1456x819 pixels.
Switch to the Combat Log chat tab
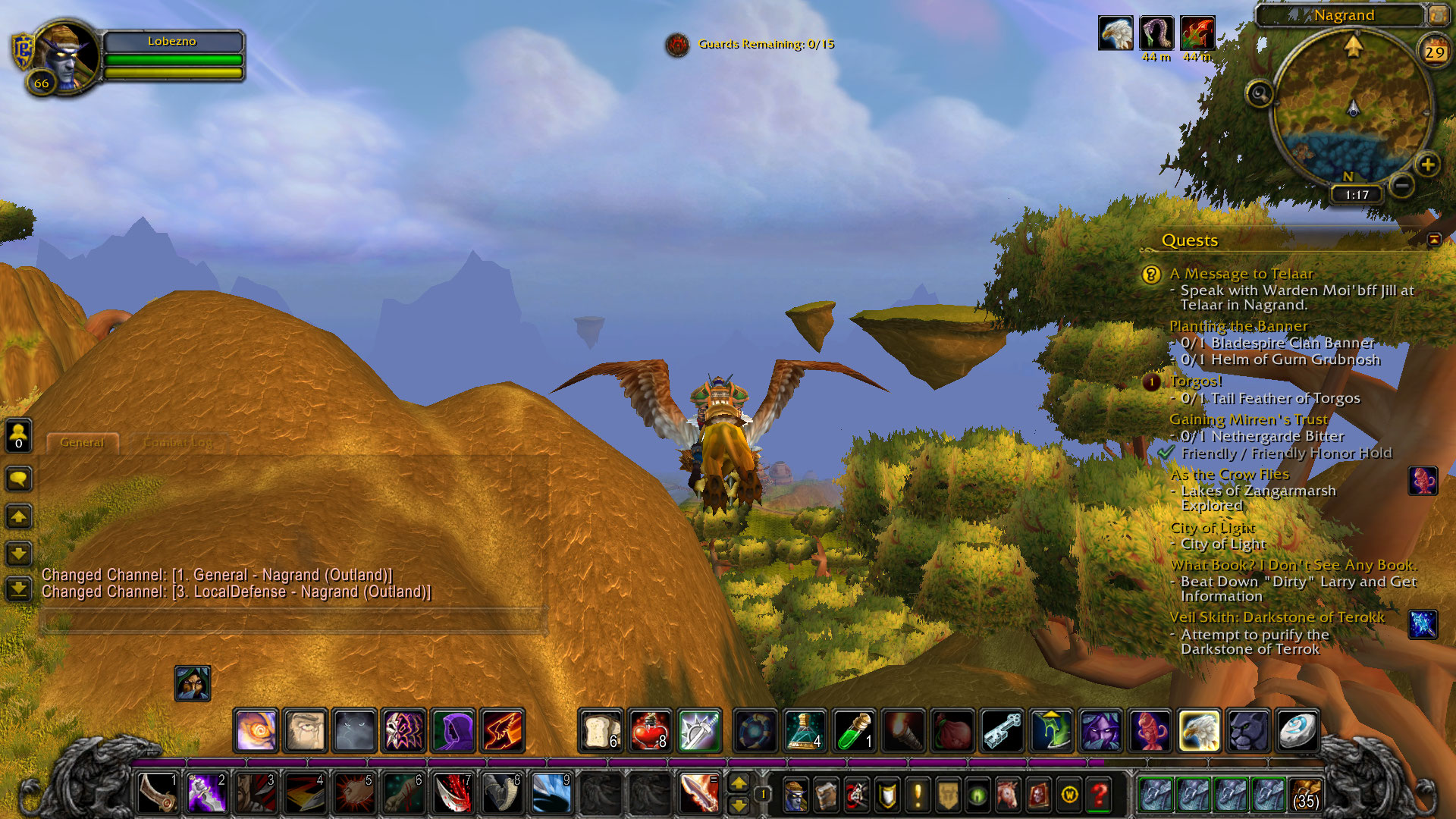pos(178,442)
